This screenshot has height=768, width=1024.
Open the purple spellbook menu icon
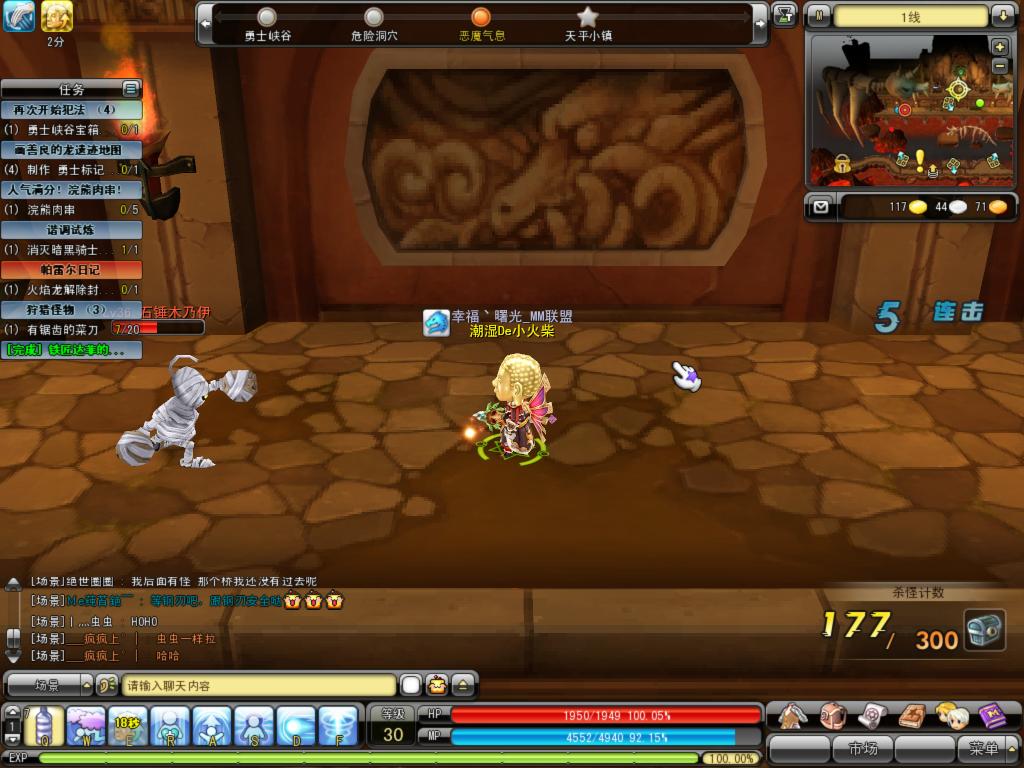pos(993,715)
